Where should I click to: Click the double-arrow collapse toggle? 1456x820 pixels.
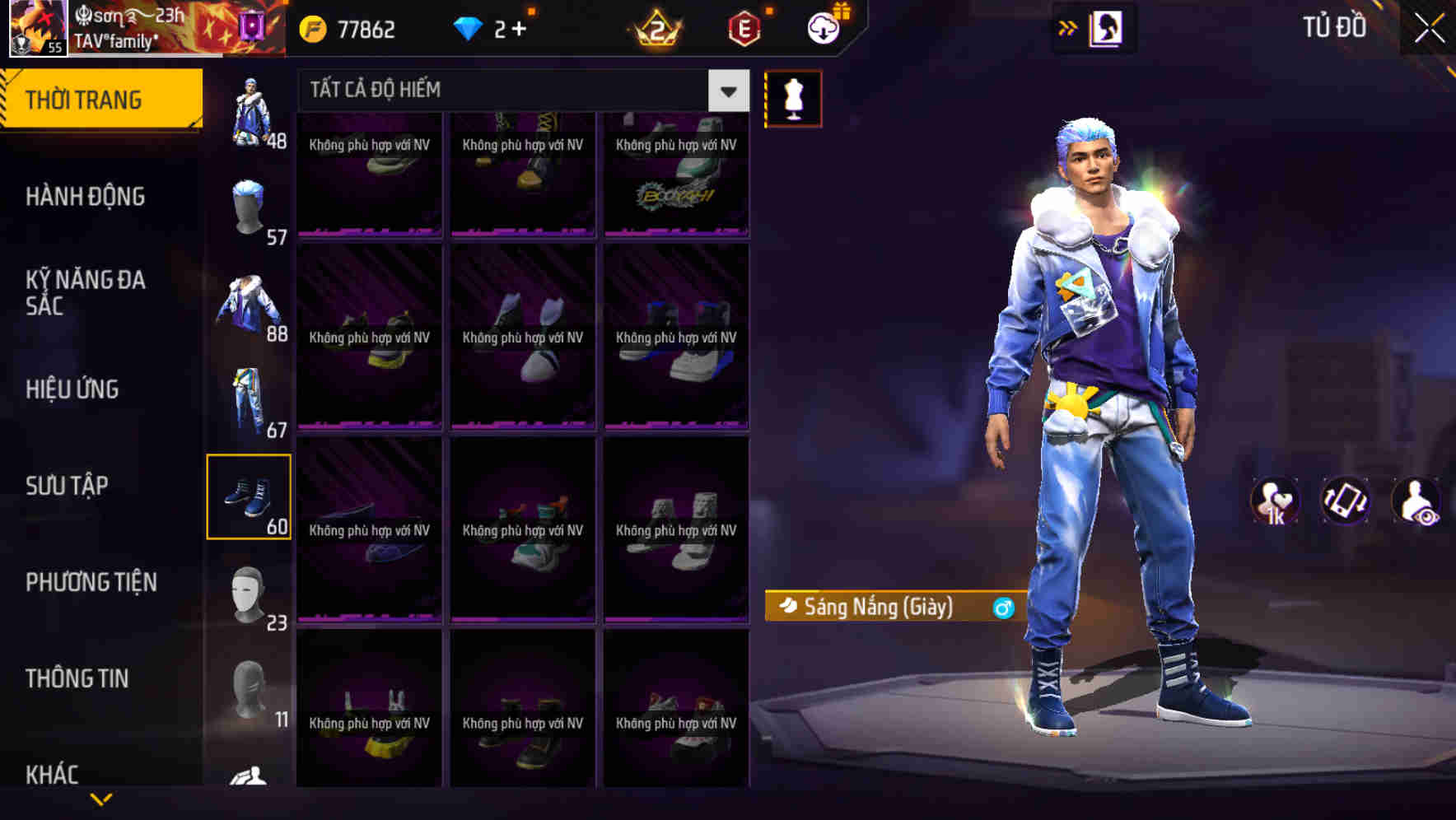[x=1068, y=27]
